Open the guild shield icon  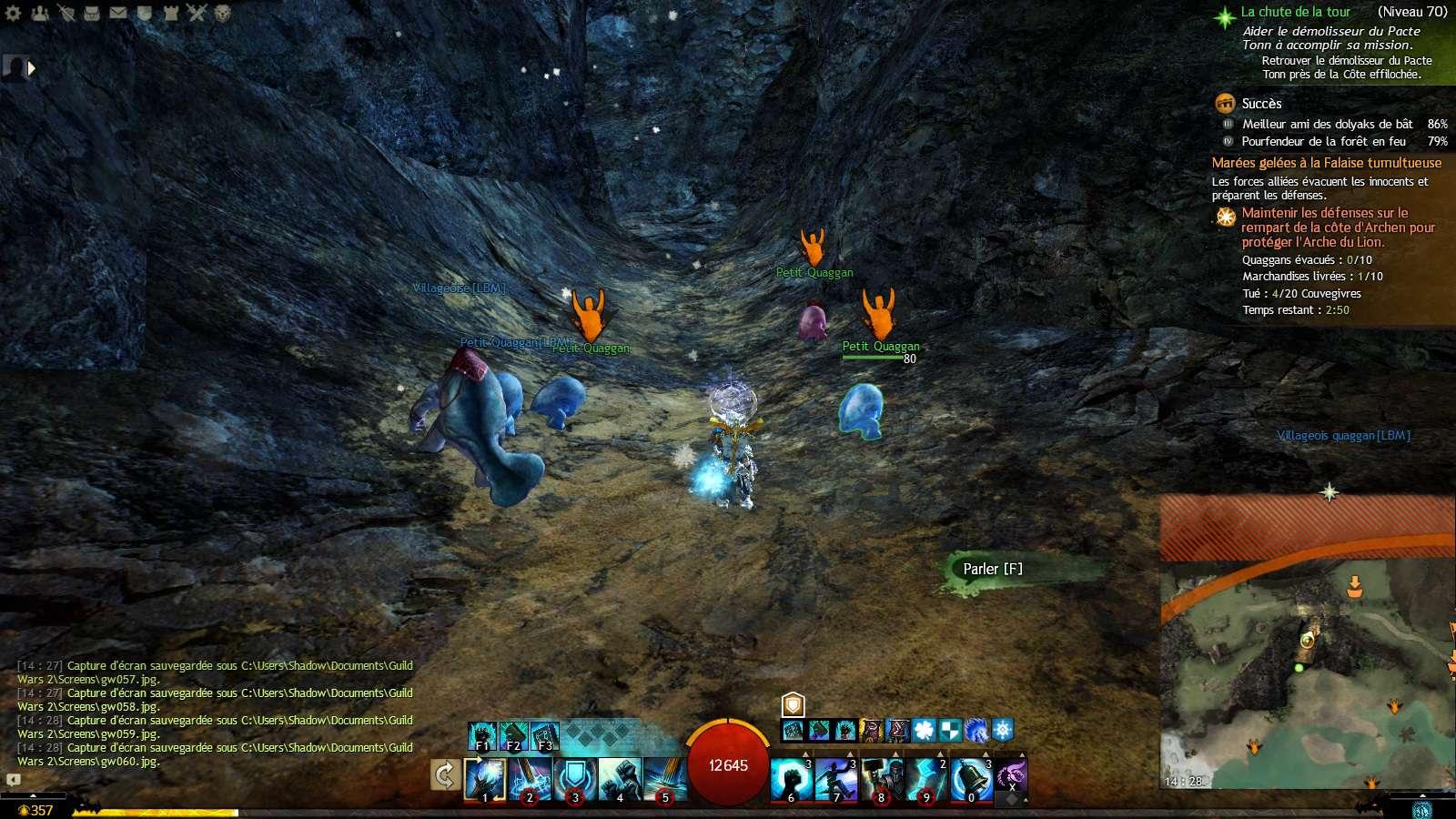point(145,13)
